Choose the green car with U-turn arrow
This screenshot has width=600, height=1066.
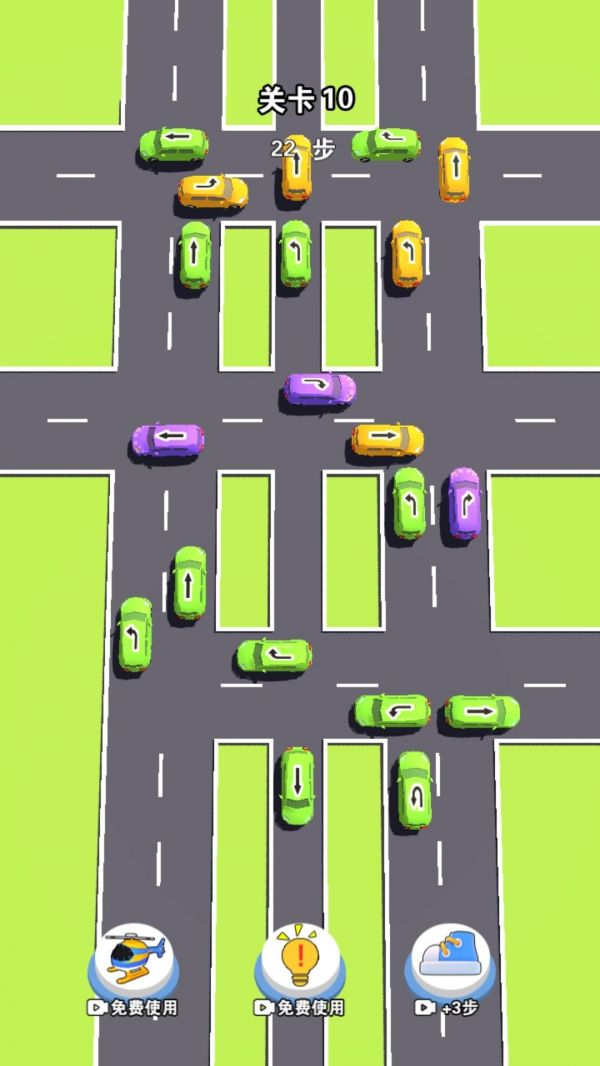click(413, 790)
